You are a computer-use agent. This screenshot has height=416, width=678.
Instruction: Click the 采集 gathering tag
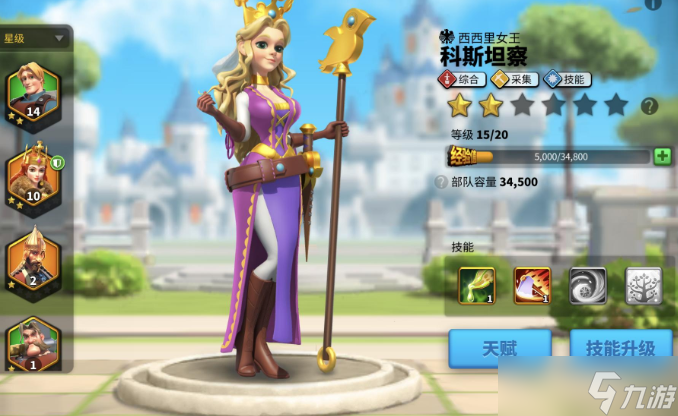[x=514, y=79]
